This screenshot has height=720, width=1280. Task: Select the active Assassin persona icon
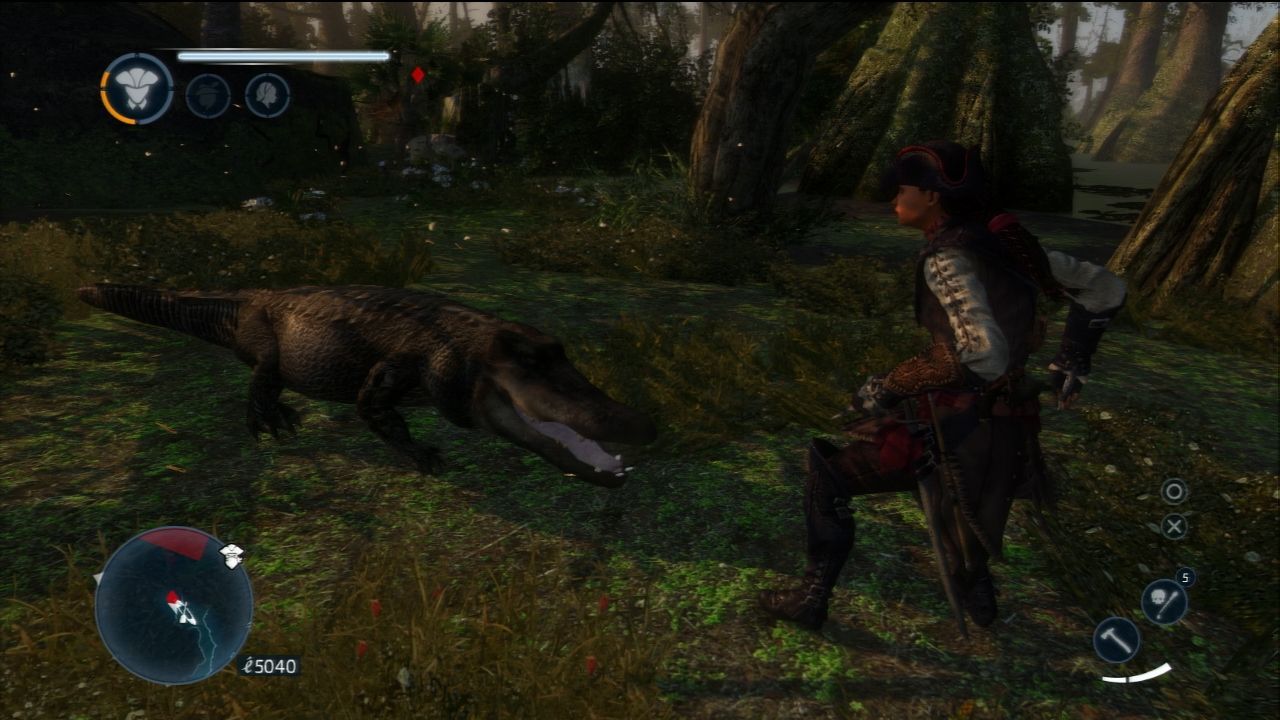[138, 89]
